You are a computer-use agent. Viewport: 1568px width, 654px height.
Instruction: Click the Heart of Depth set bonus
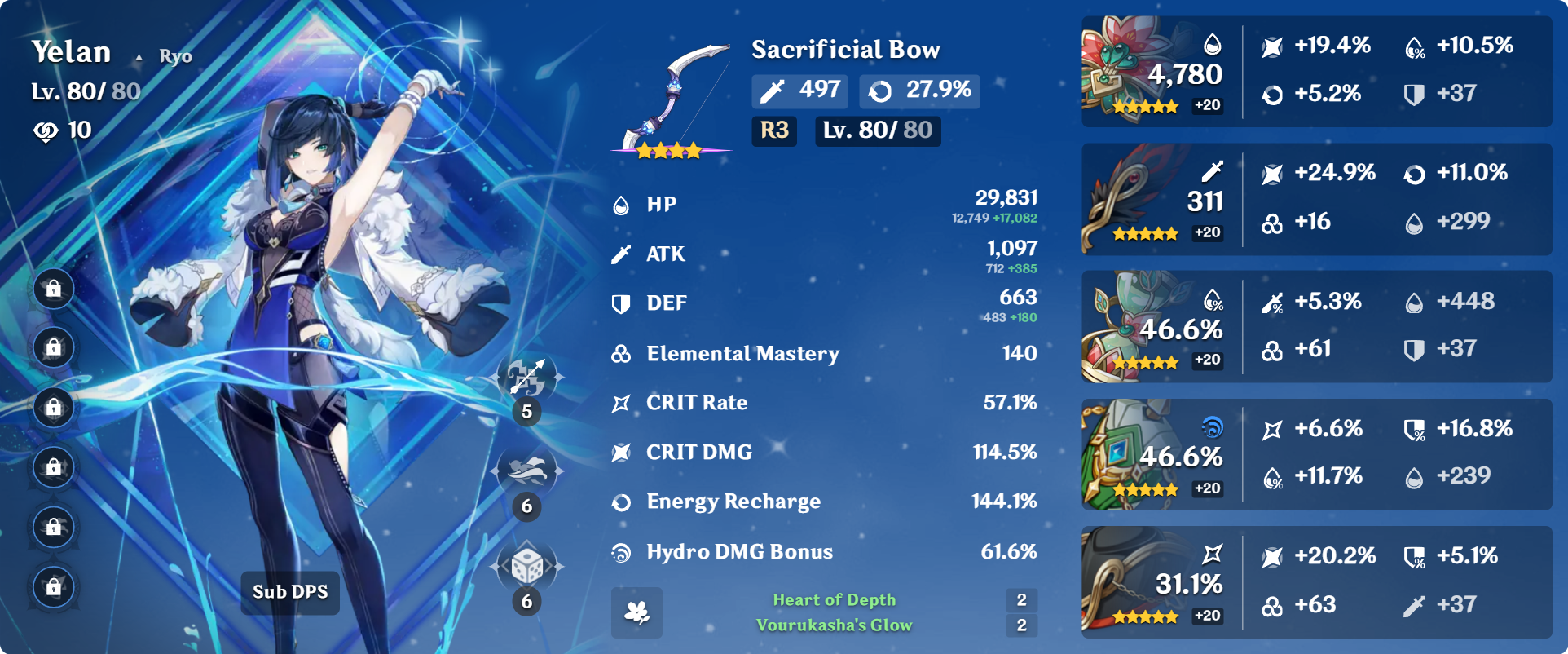(834, 600)
